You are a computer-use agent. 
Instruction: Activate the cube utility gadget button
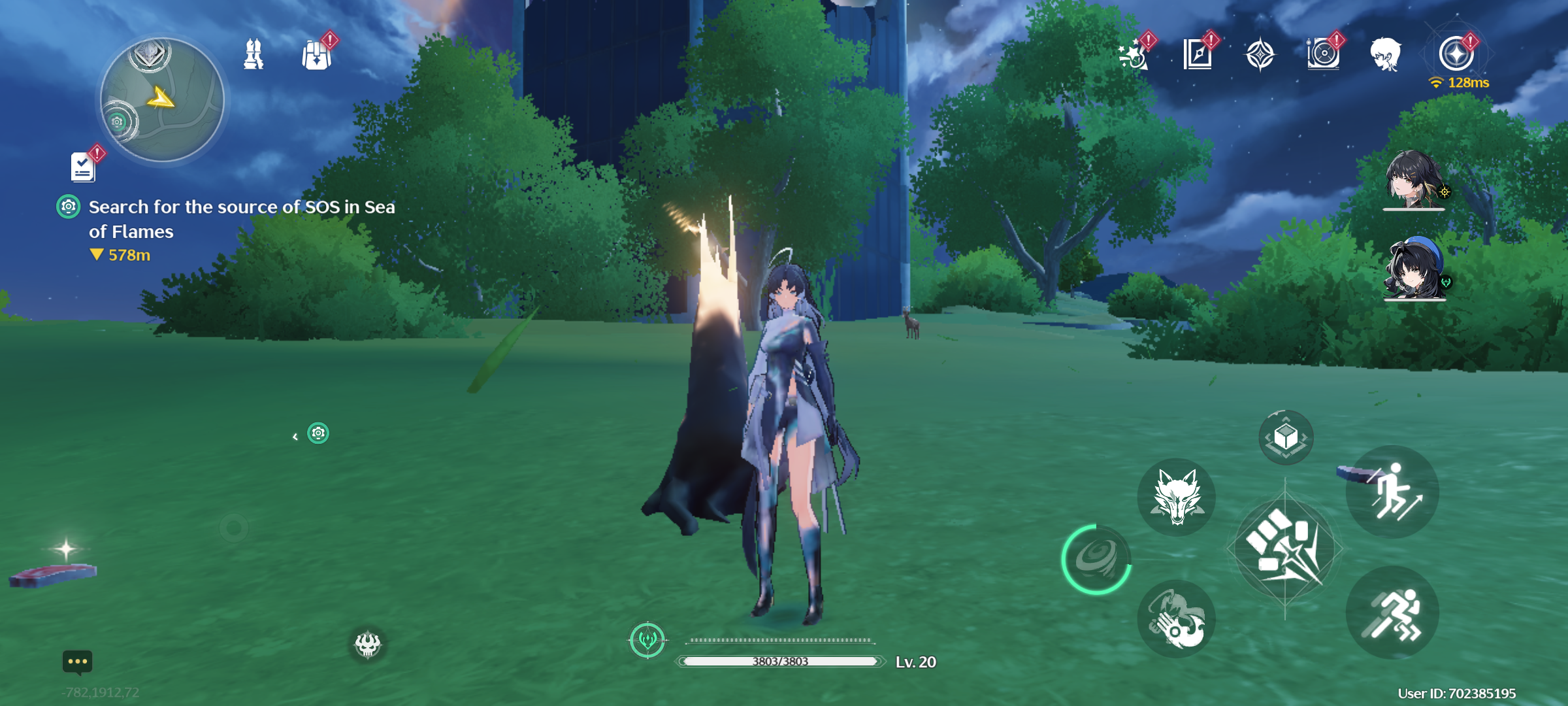click(1286, 437)
